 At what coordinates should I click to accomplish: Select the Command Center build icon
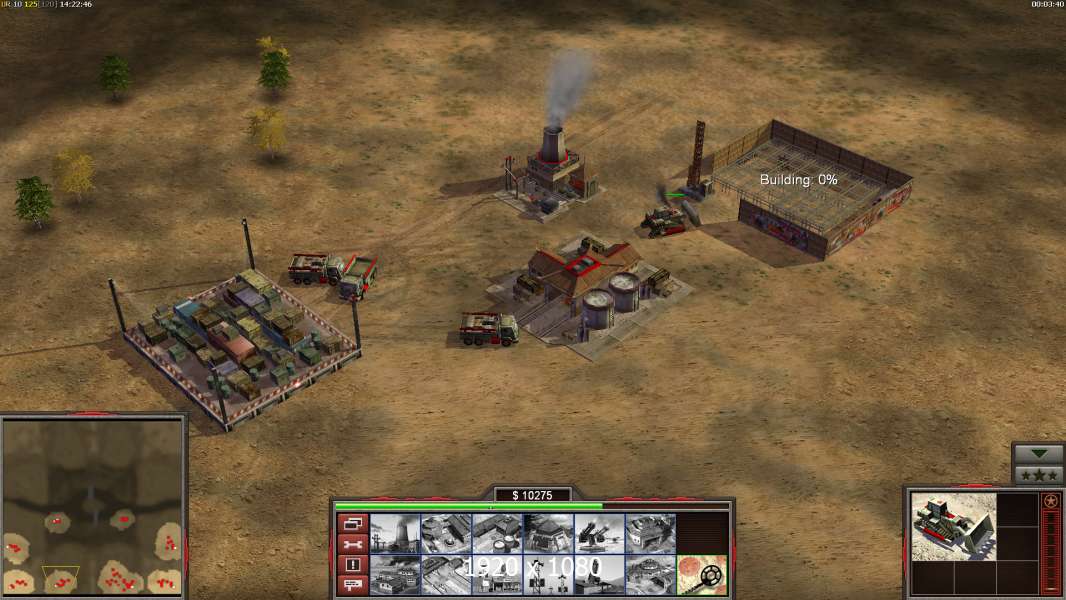pyautogui.click(x=650, y=574)
